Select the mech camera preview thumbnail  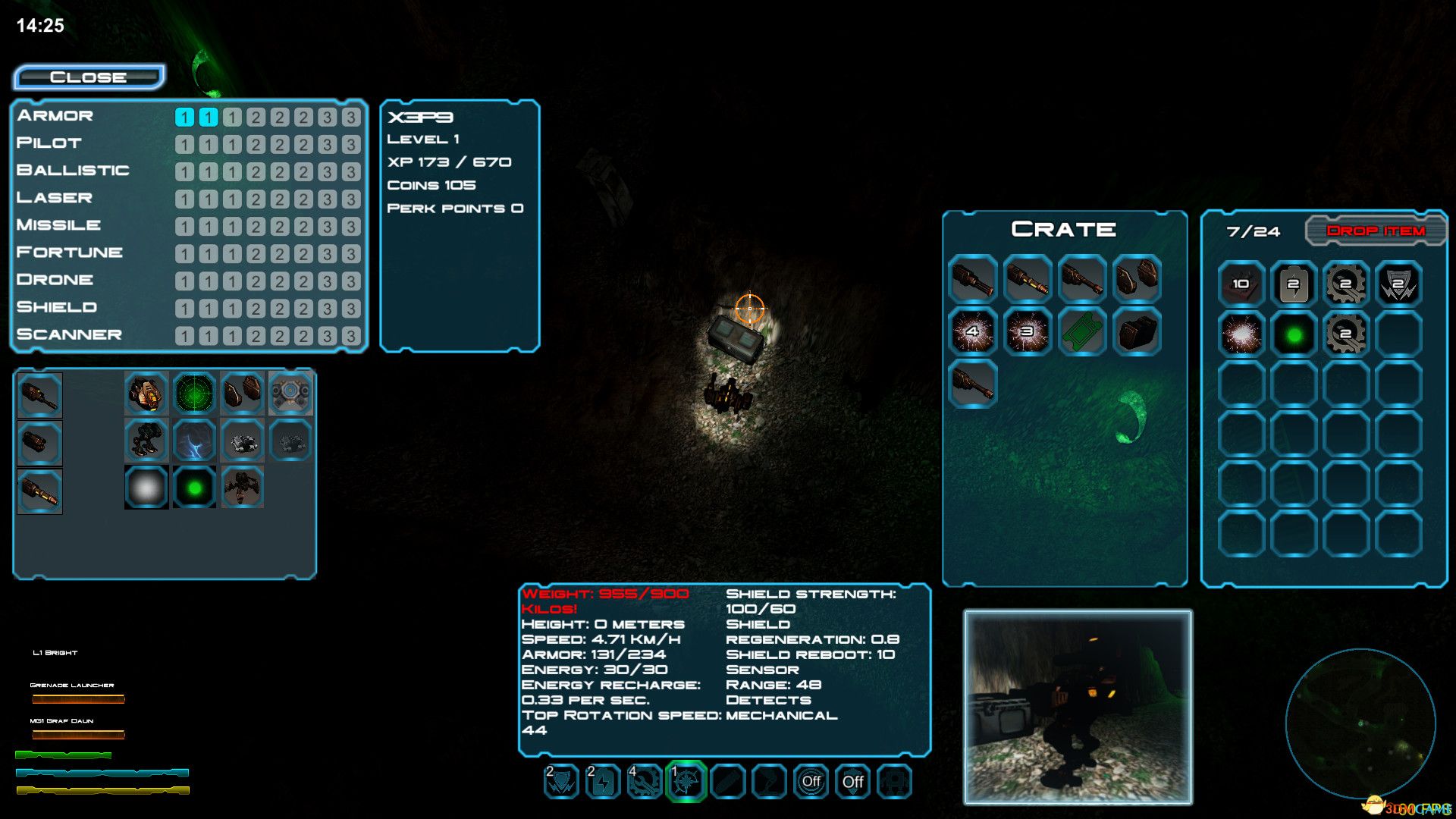pos(1078,707)
